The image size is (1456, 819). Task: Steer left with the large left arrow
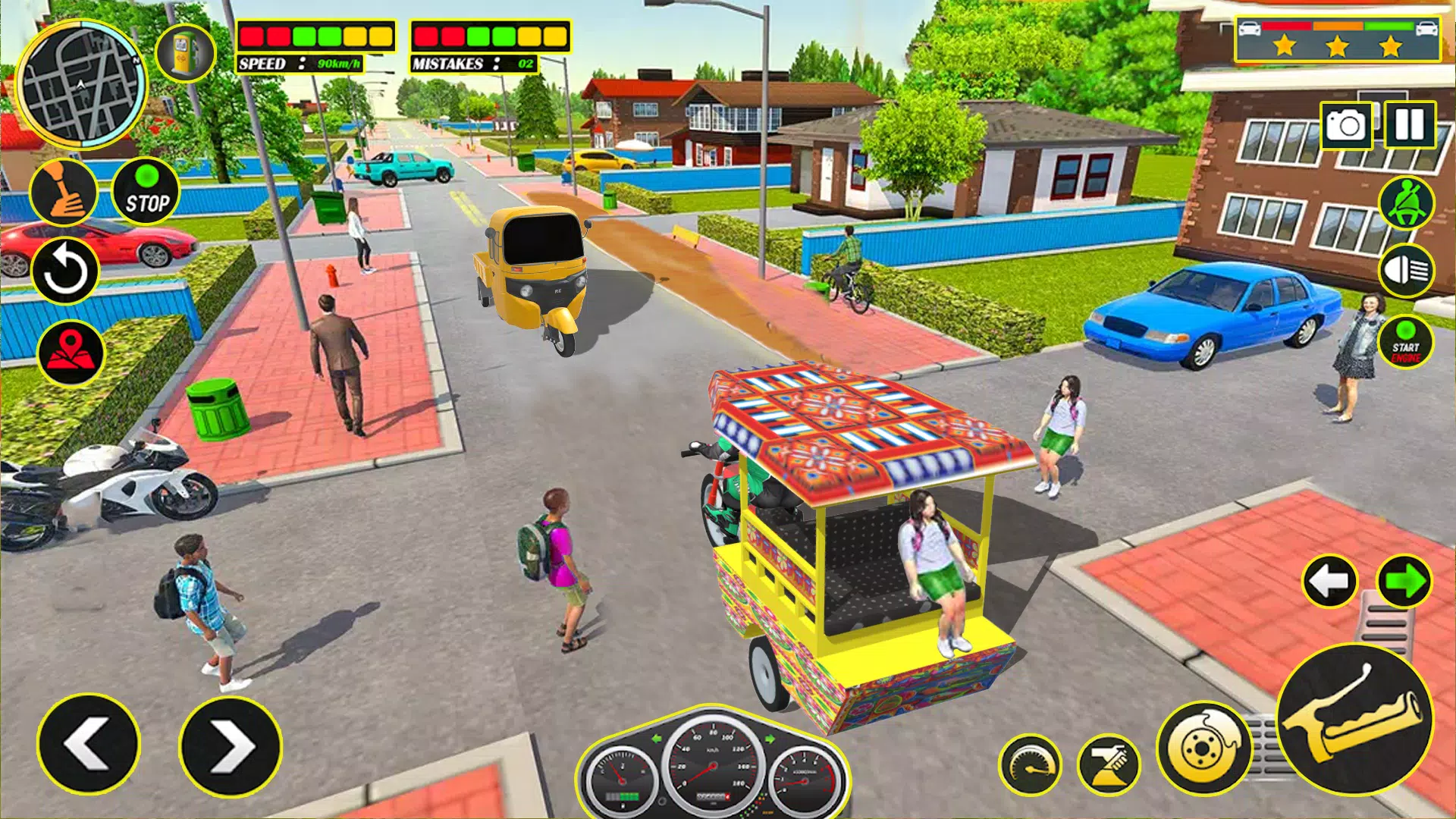pos(89,744)
